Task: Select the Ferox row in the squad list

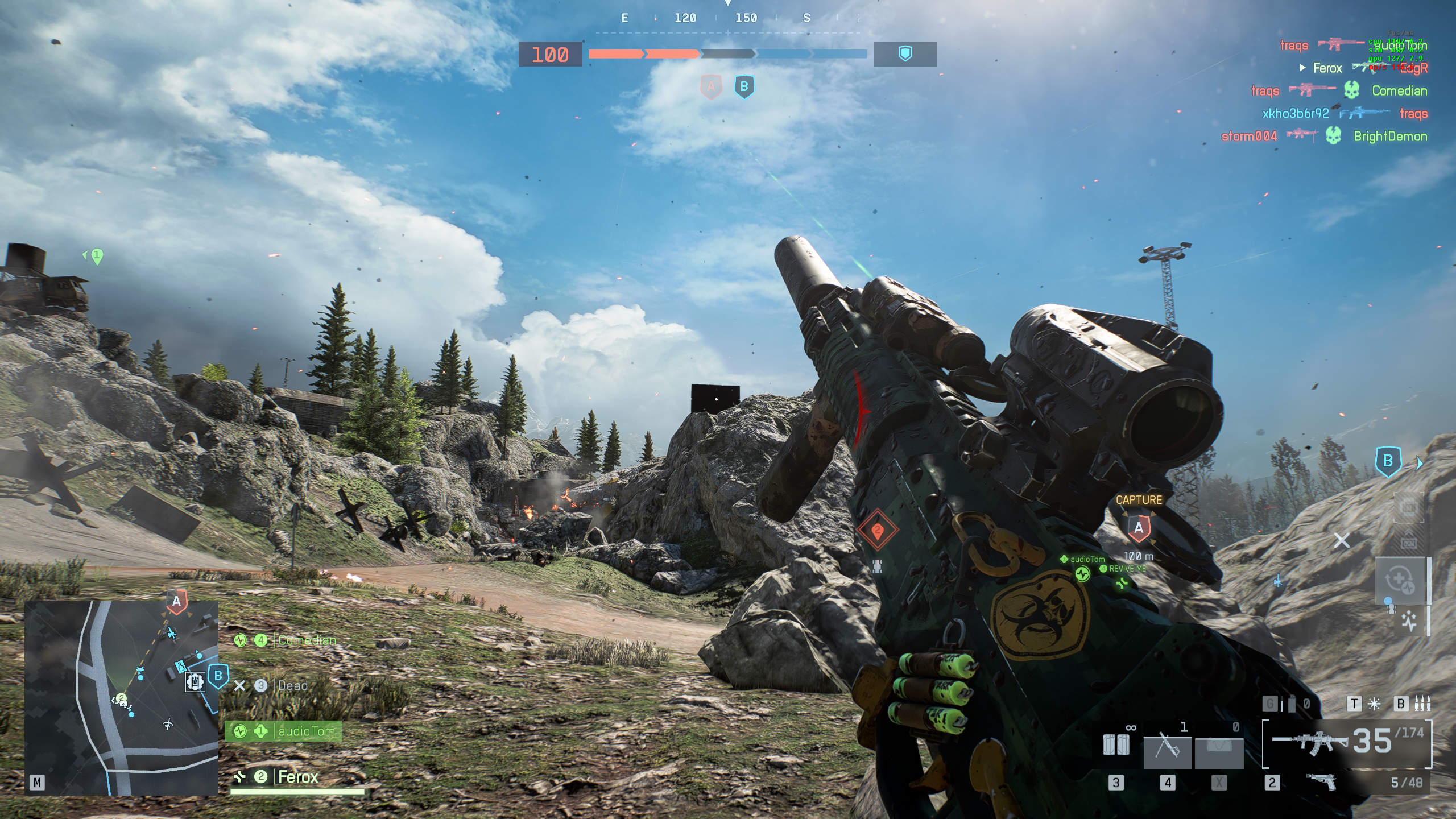Action: tap(297, 777)
